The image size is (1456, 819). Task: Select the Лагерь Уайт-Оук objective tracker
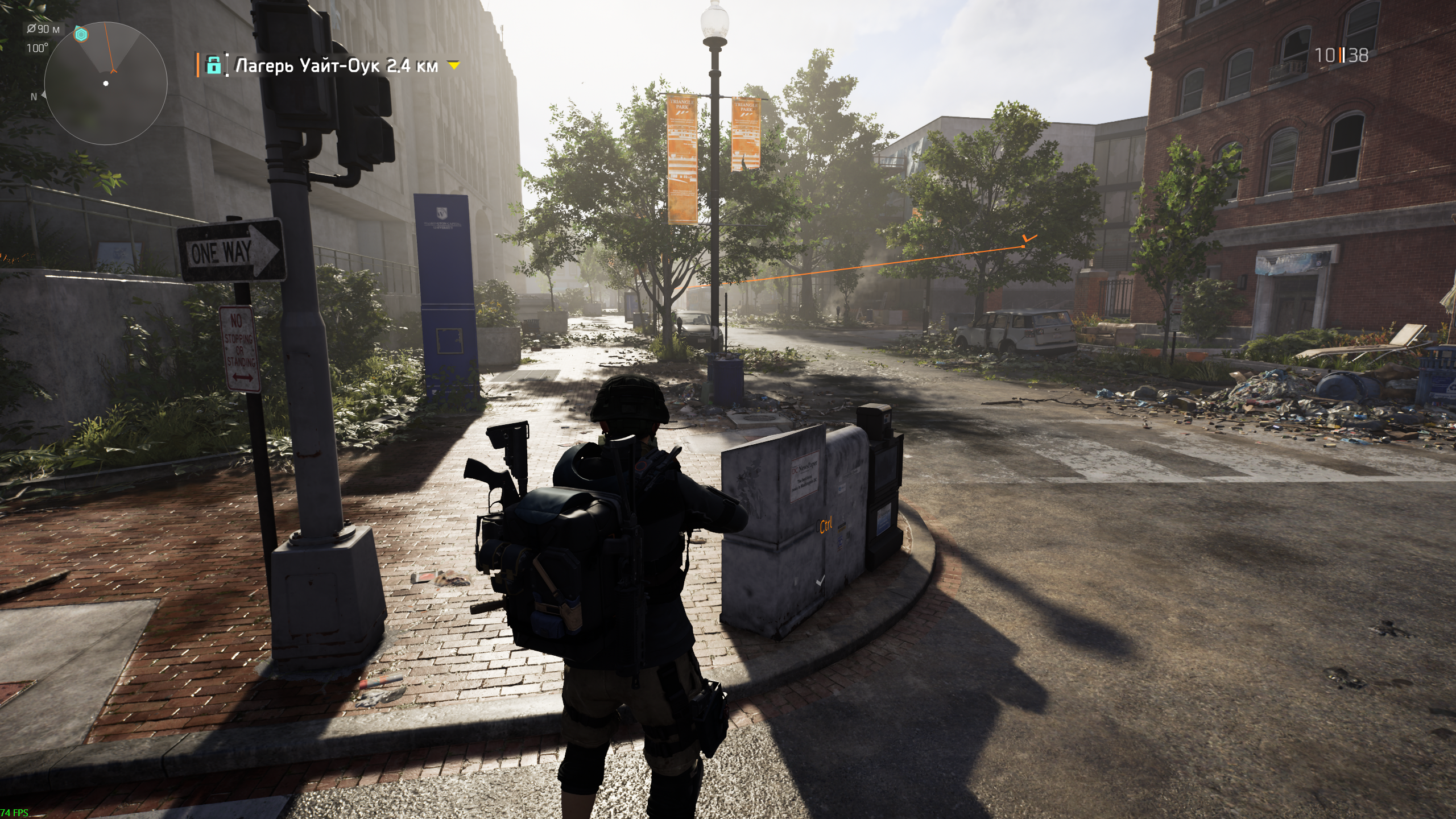pos(337,66)
